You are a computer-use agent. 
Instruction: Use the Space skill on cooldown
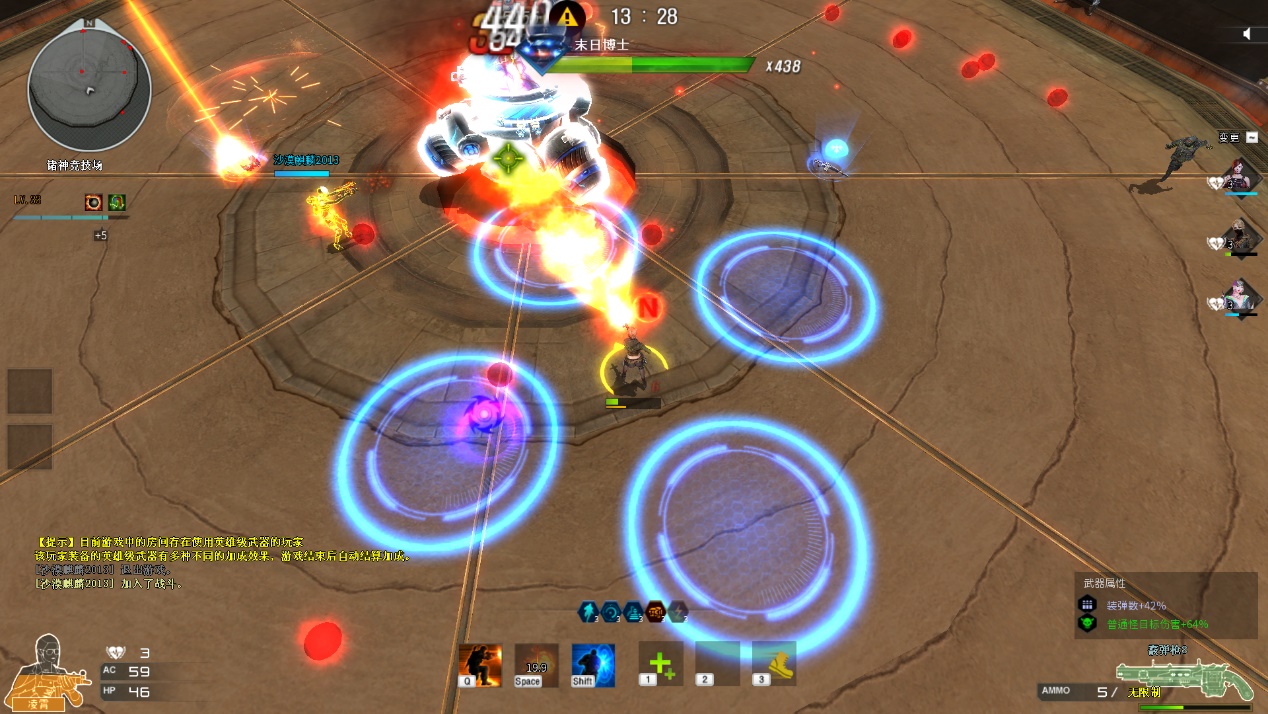tap(536, 665)
